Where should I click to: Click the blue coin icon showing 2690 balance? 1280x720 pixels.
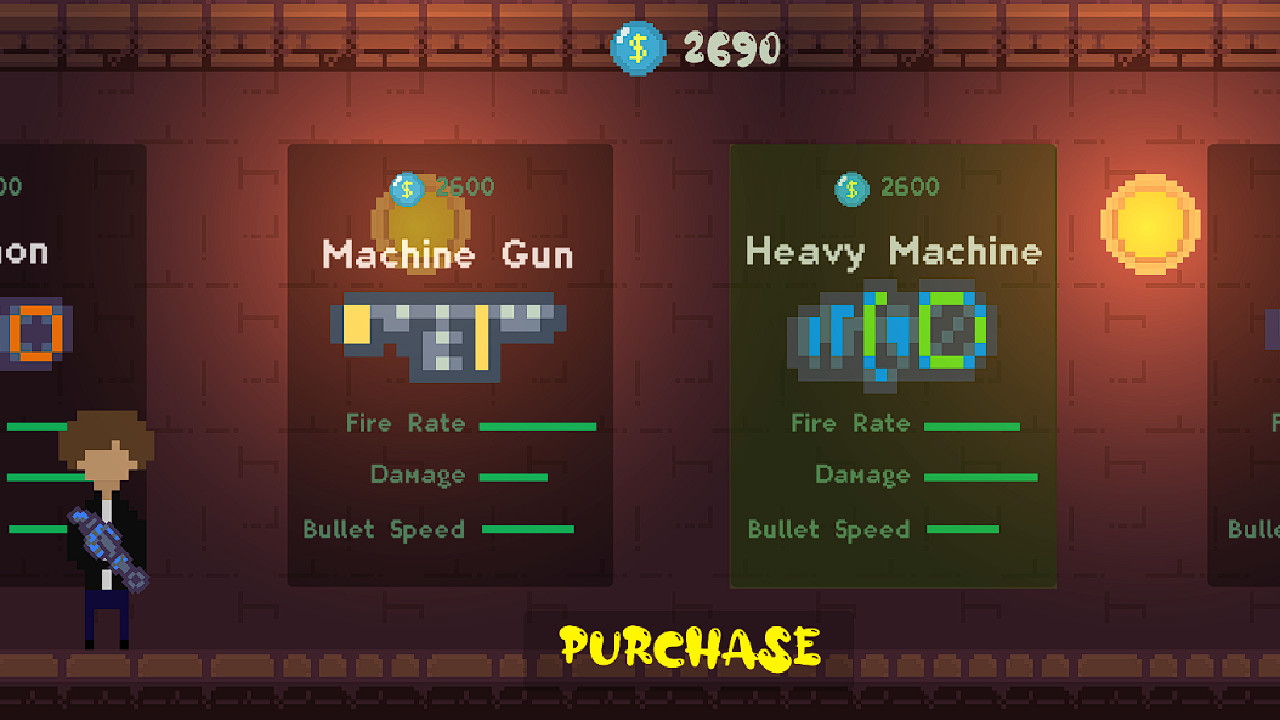(x=638, y=47)
